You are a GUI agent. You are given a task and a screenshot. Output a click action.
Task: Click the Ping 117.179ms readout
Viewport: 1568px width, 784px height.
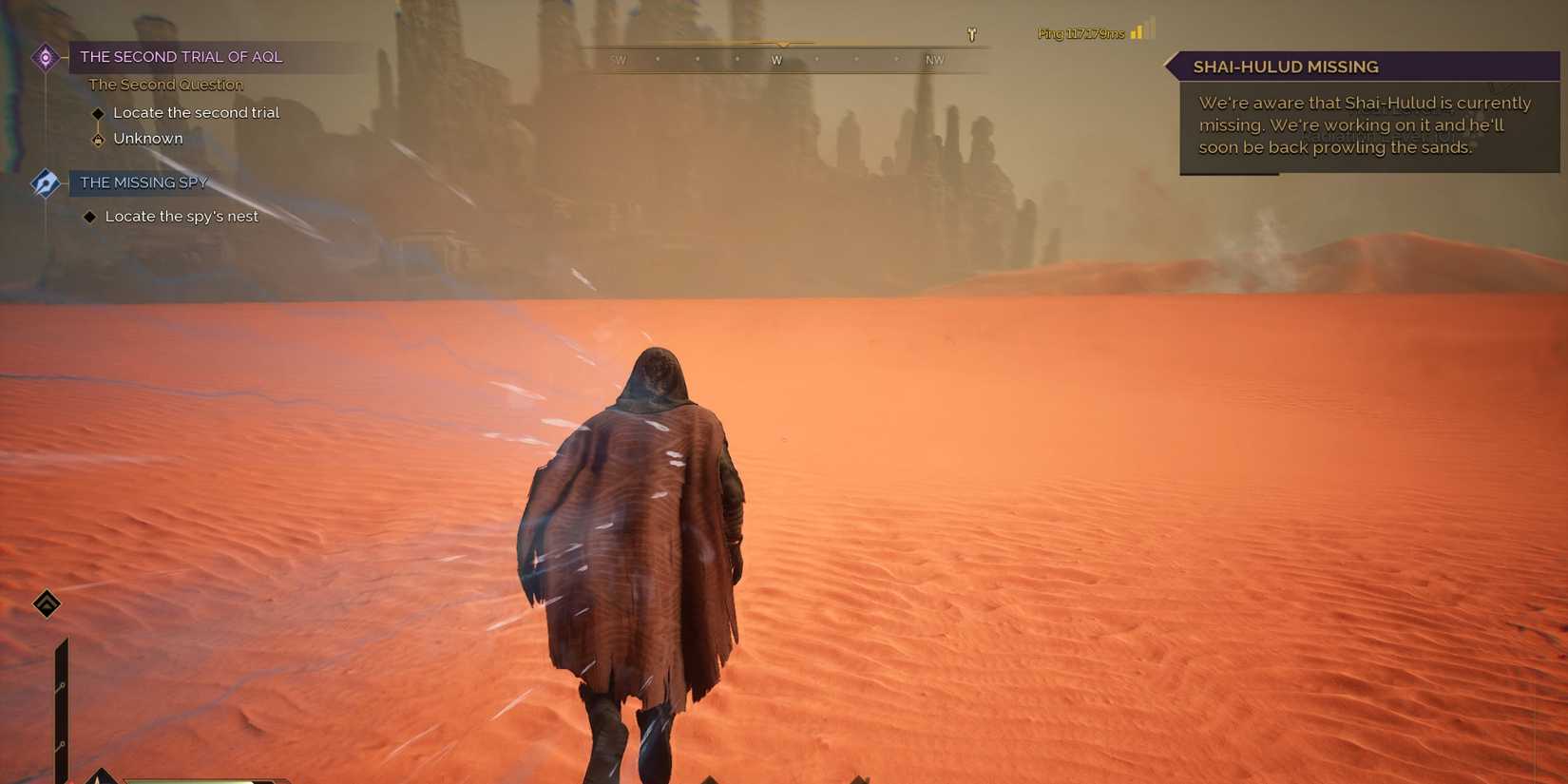pyautogui.click(x=1080, y=31)
